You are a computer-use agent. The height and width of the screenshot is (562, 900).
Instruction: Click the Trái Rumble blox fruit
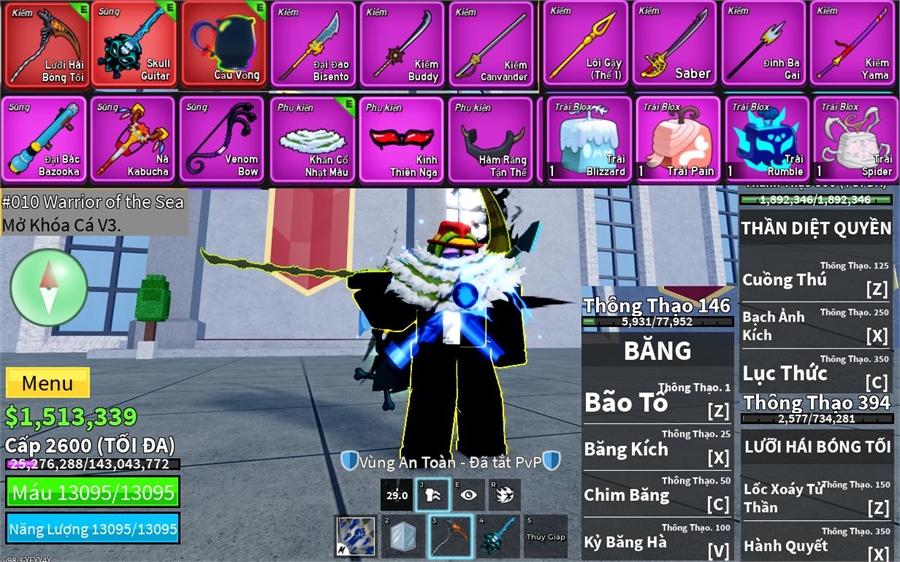click(x=767, y=139)
